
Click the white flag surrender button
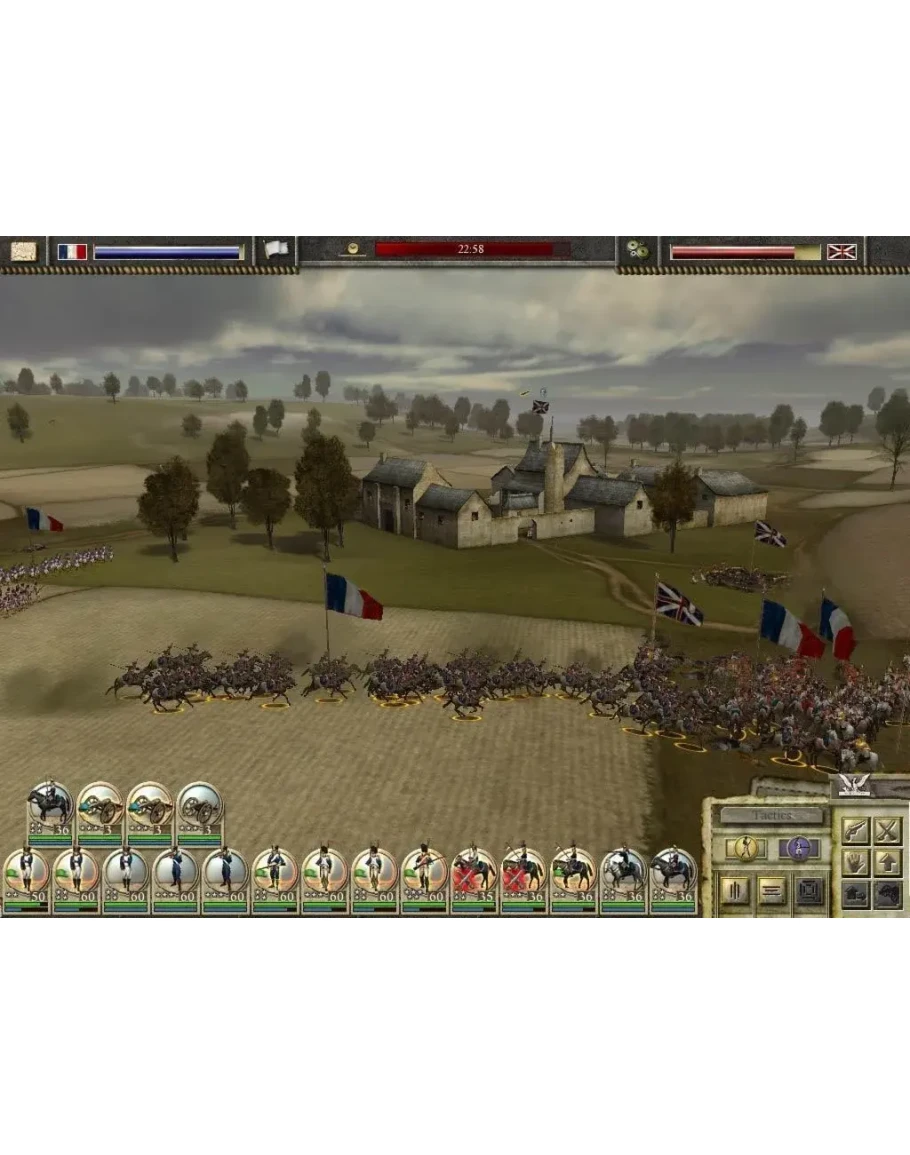pos(275,250)
